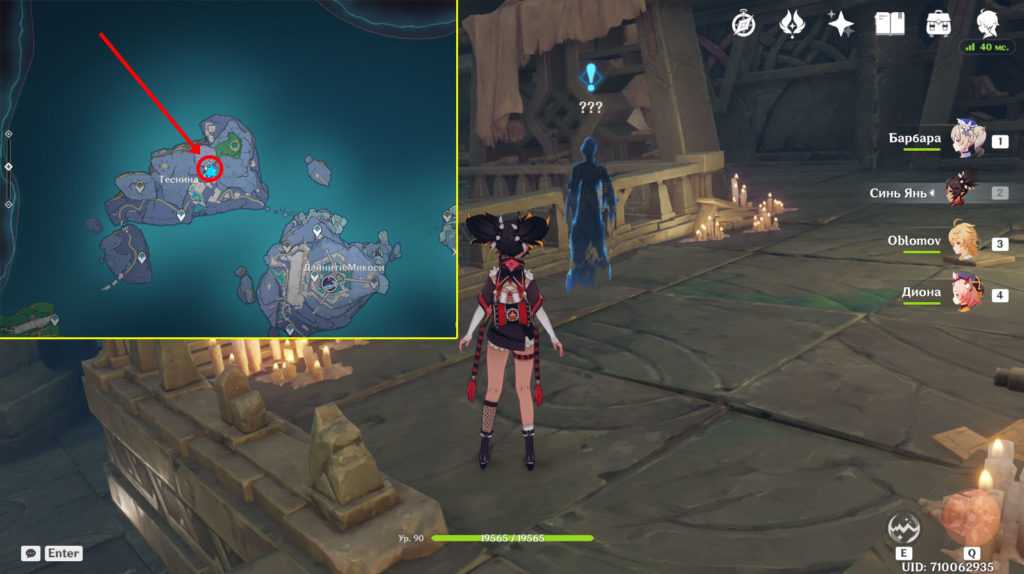Open the events flame-shaped icon
1024x574 pixels.
793,23
